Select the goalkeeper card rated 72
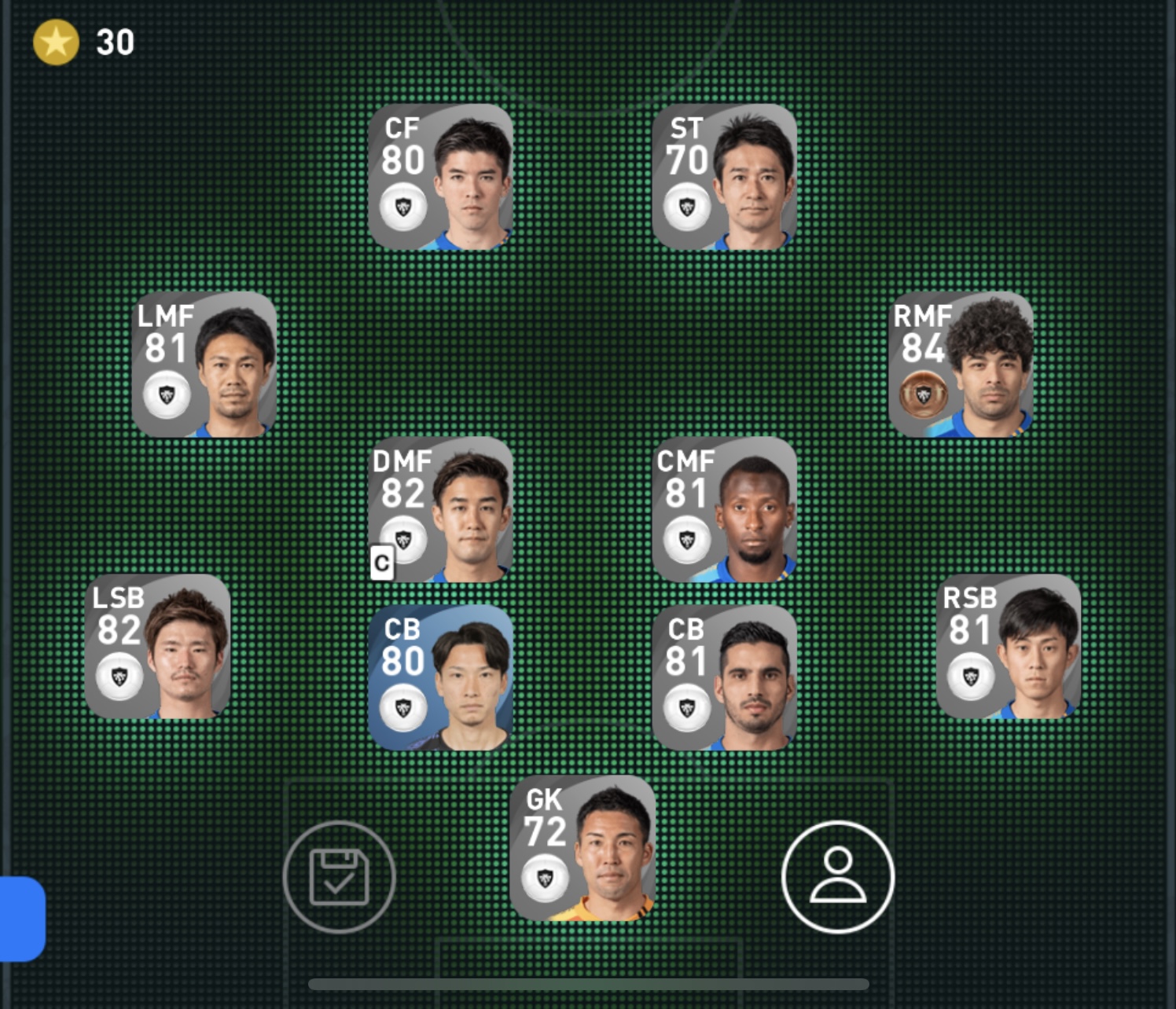This screenshot has height=1009, width=1176. [582, 848]
